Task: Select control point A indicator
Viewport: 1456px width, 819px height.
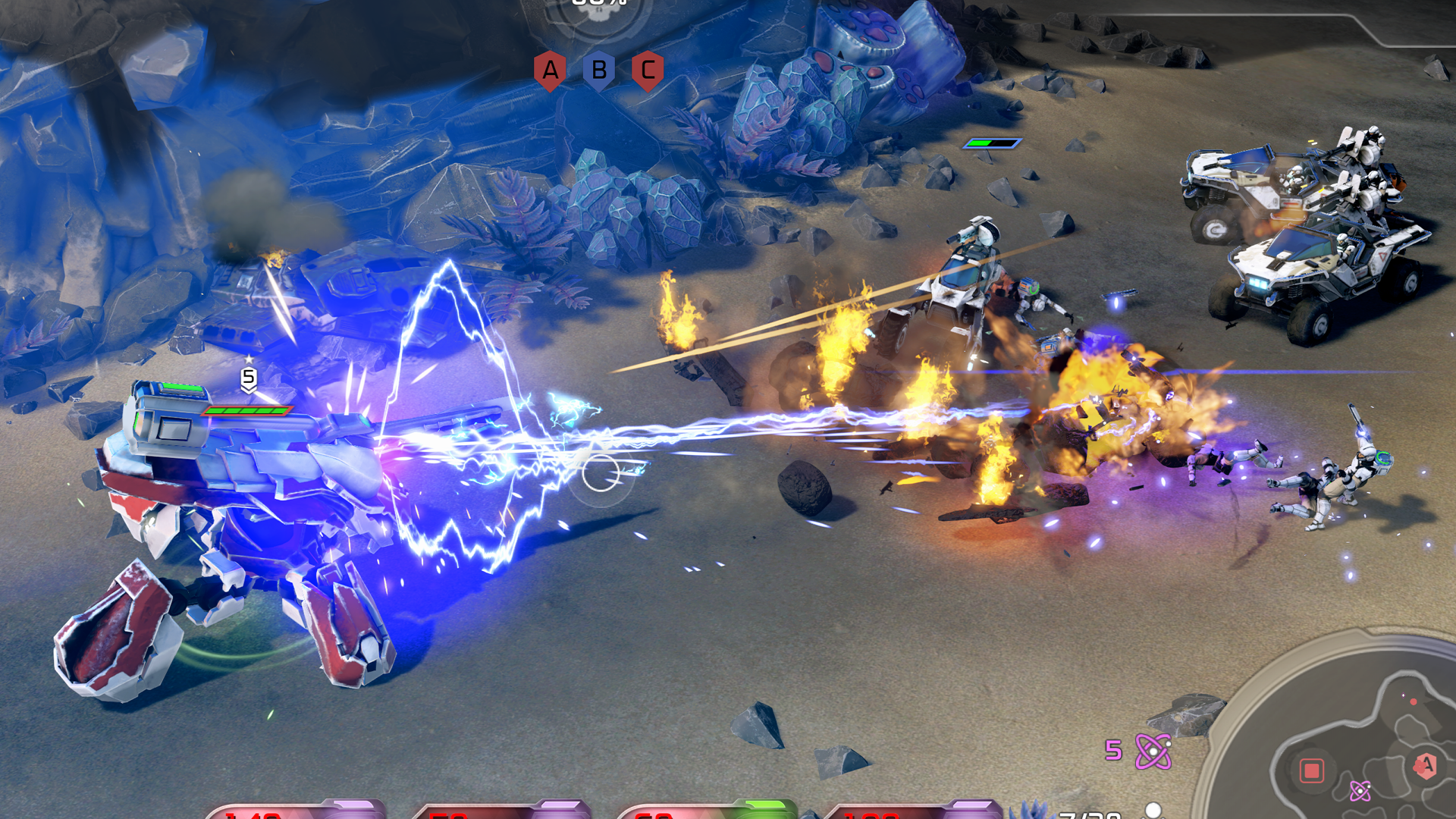Action: [550, 71]
